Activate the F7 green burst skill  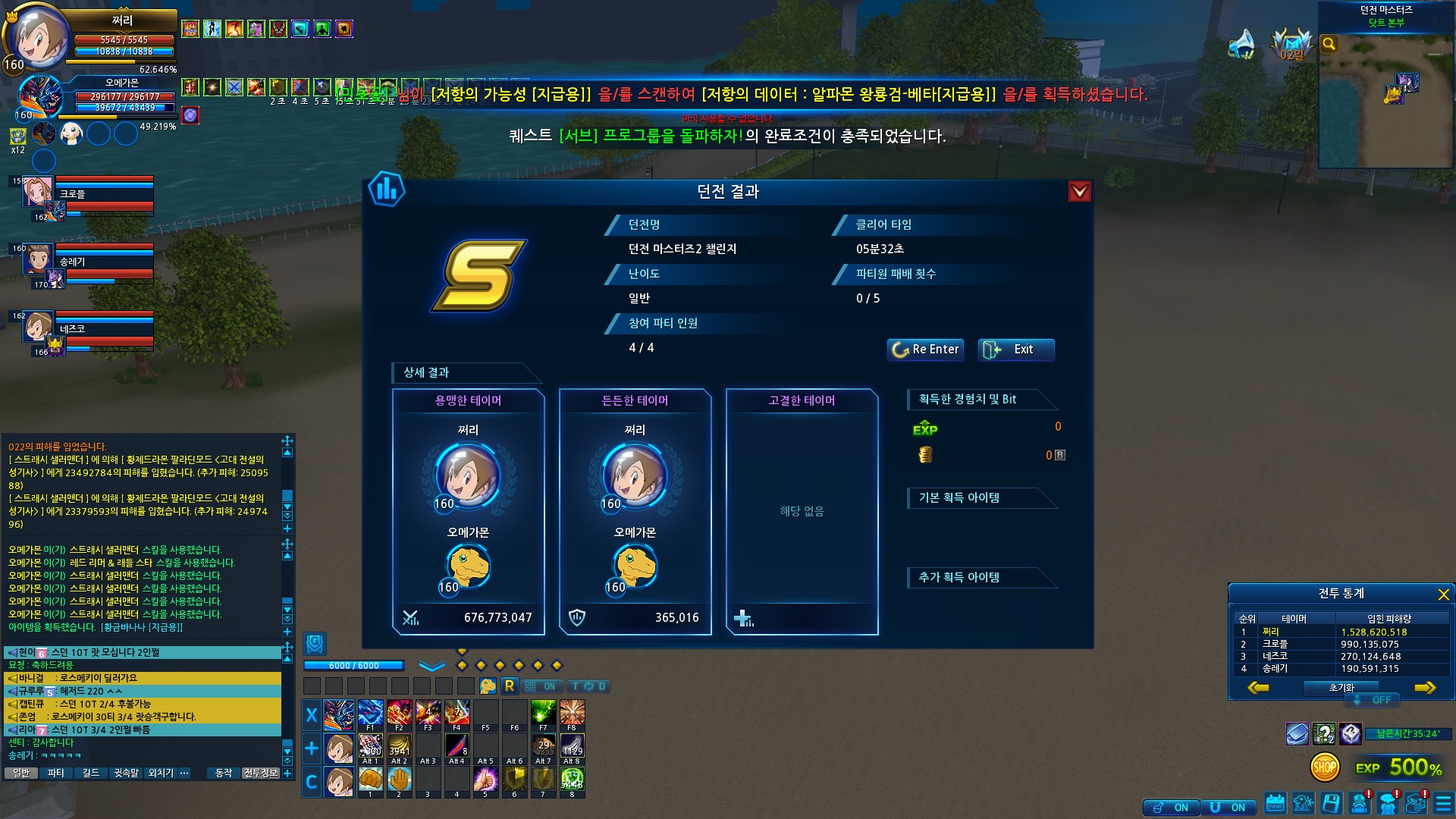(543, 714)
